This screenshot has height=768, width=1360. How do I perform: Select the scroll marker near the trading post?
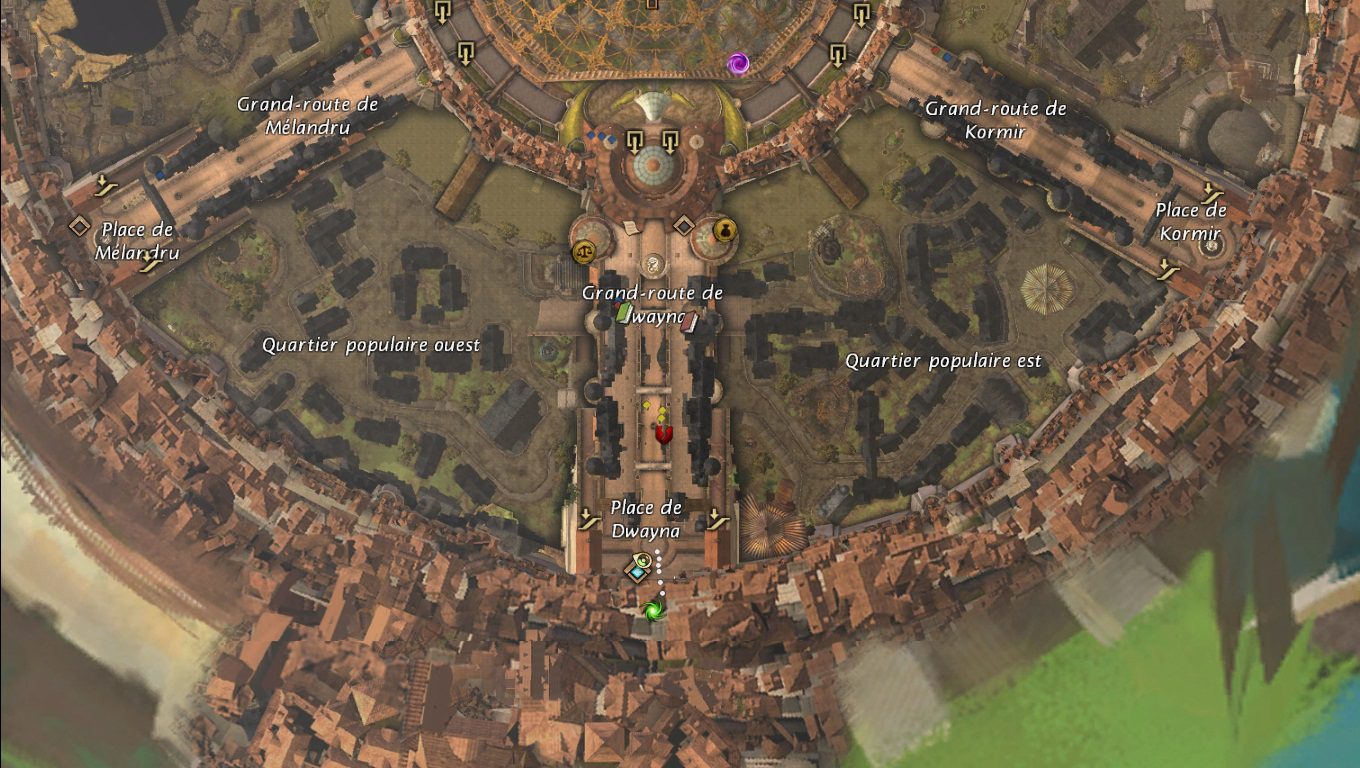[x=631, y=228]
